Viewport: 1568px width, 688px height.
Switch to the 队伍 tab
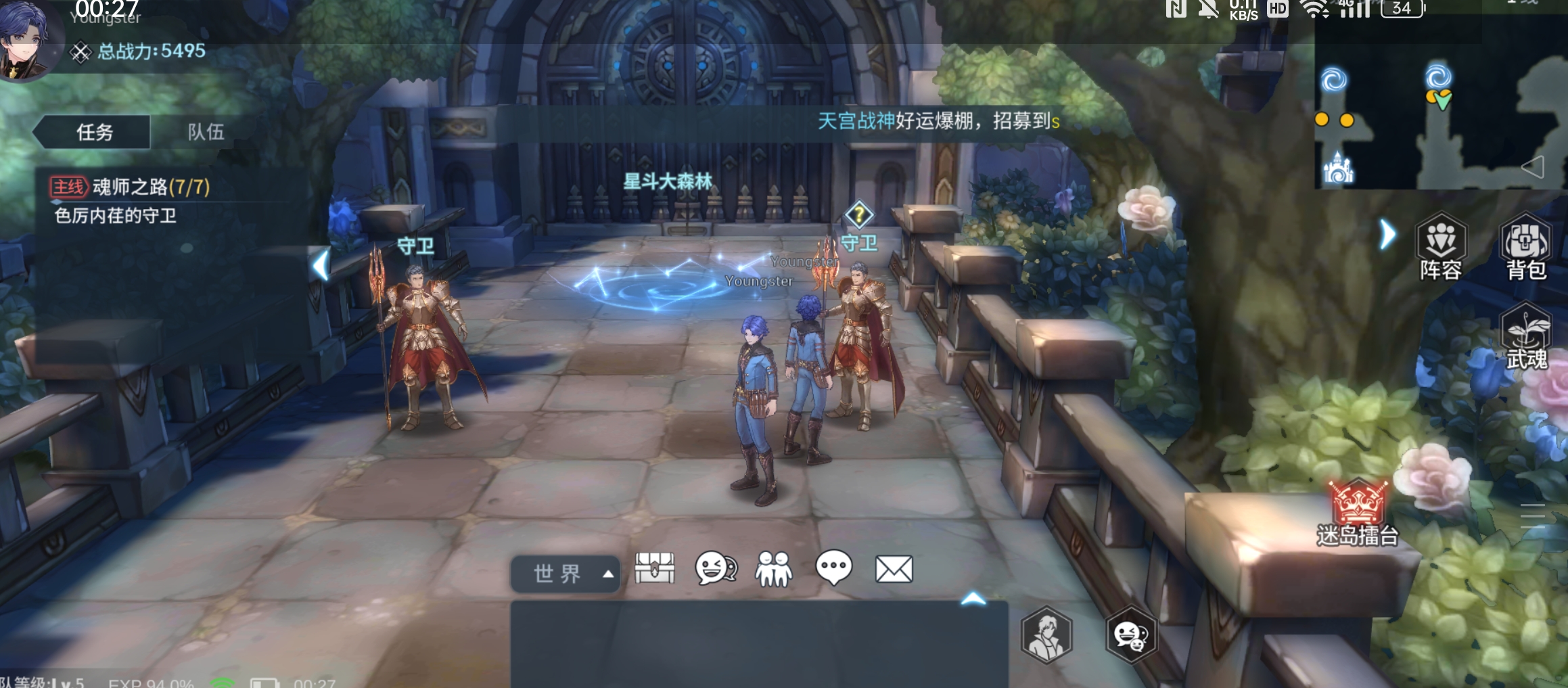206,132
